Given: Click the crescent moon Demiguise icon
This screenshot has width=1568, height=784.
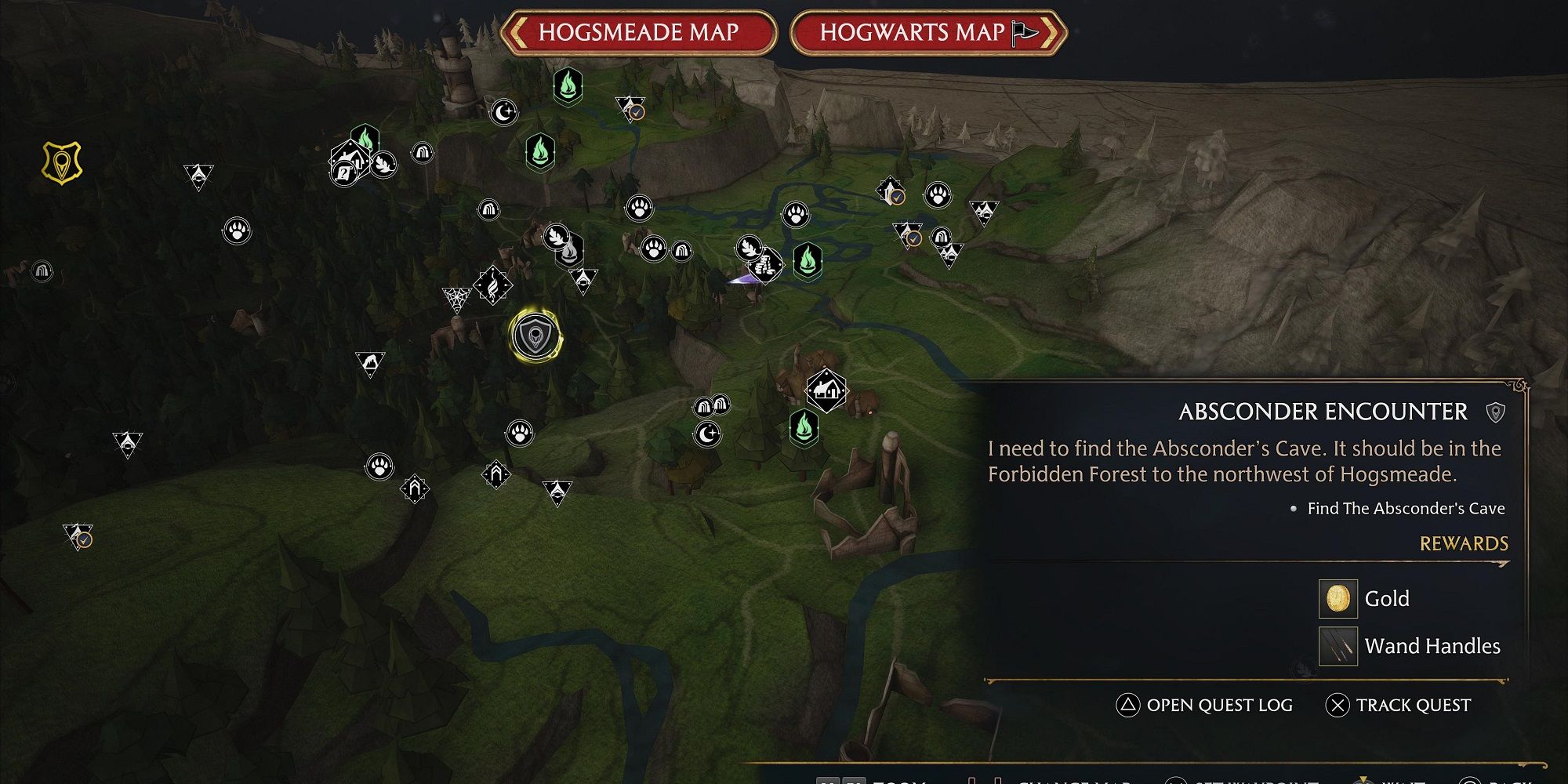Looking at the screenshot, I should point(504,113).
